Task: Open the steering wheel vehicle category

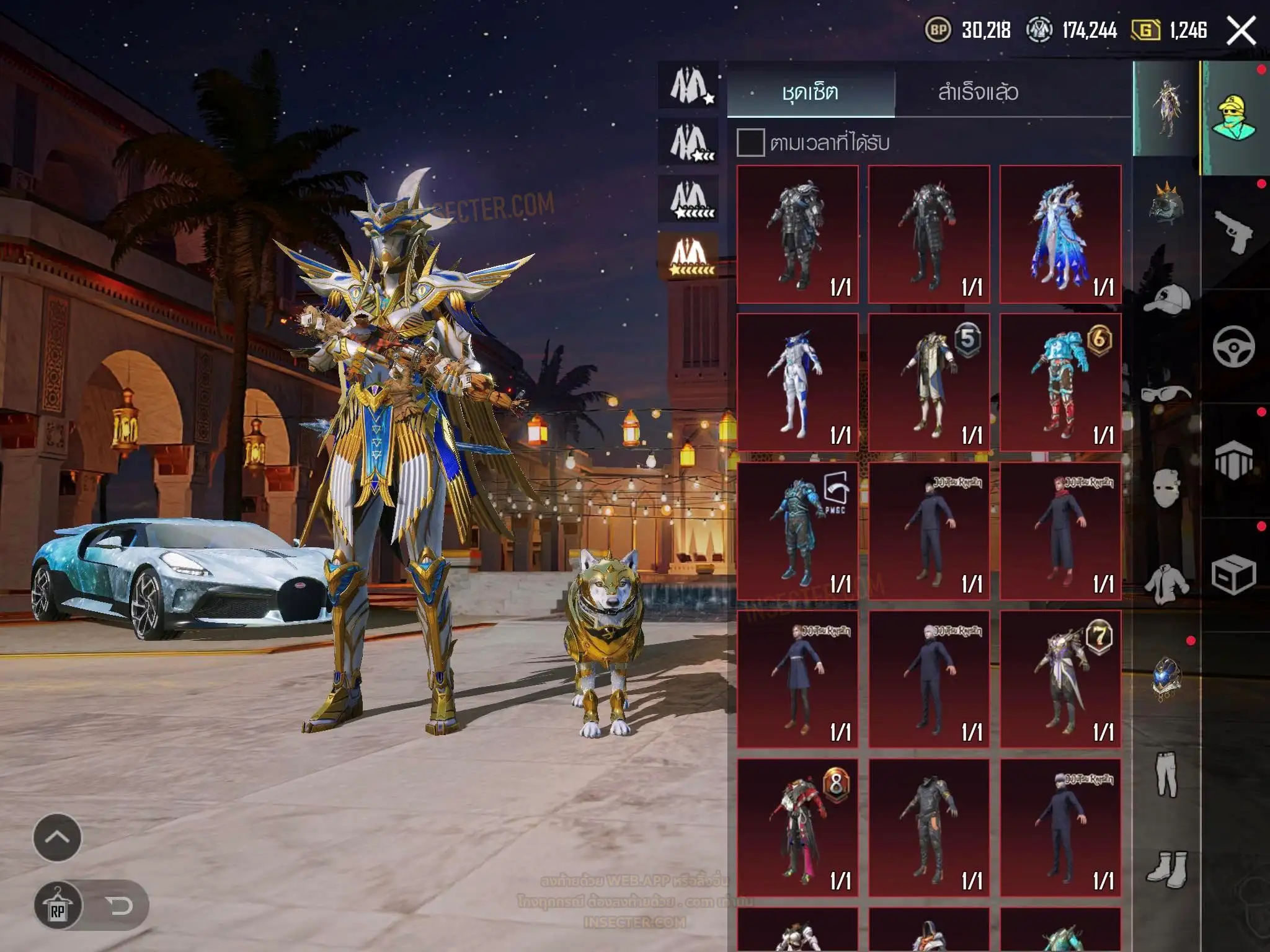Action: coord(1233,346)
